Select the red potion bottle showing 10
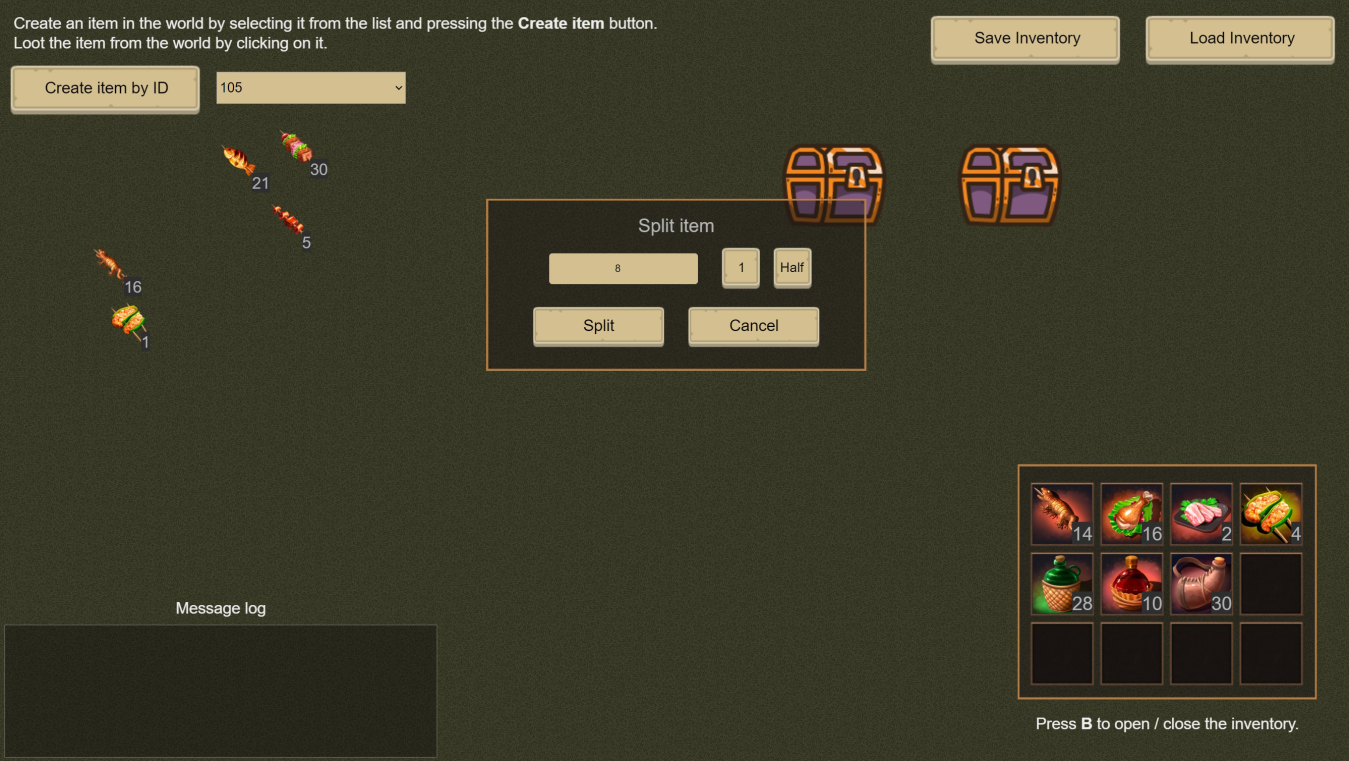1349x761 pixels. pos(1131,583)
